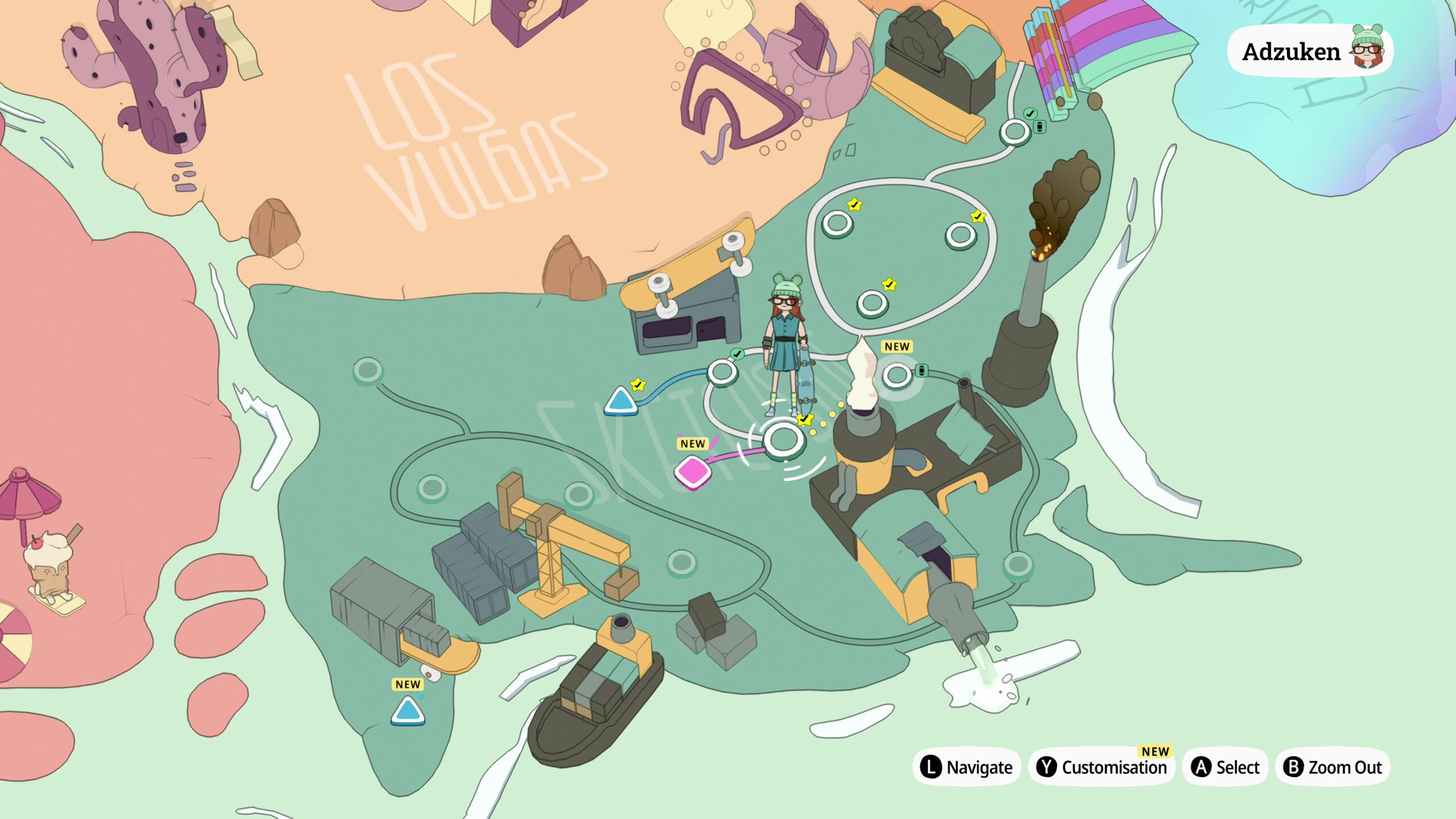Select the skateboard deck reward icon beside the NEW level node

[922, 371]
